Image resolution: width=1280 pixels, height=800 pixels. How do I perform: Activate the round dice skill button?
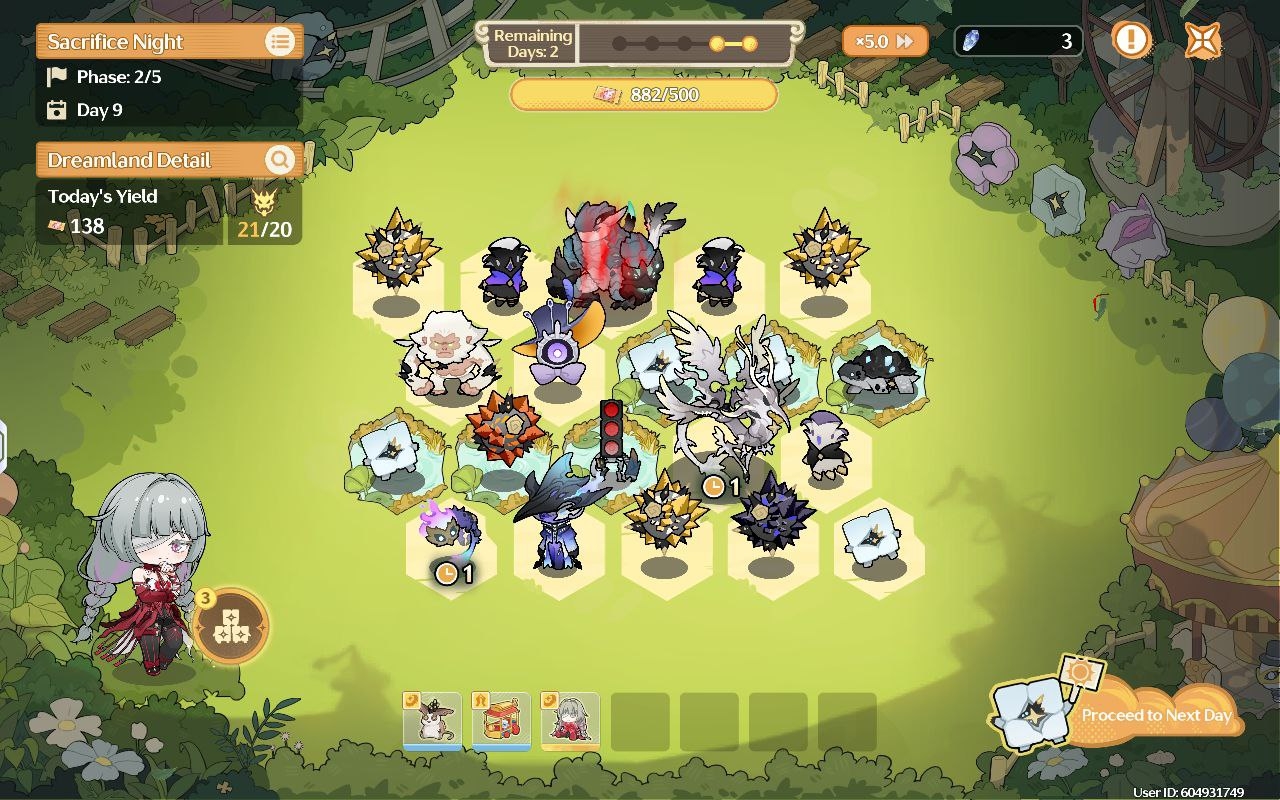[x=230, y=626]
